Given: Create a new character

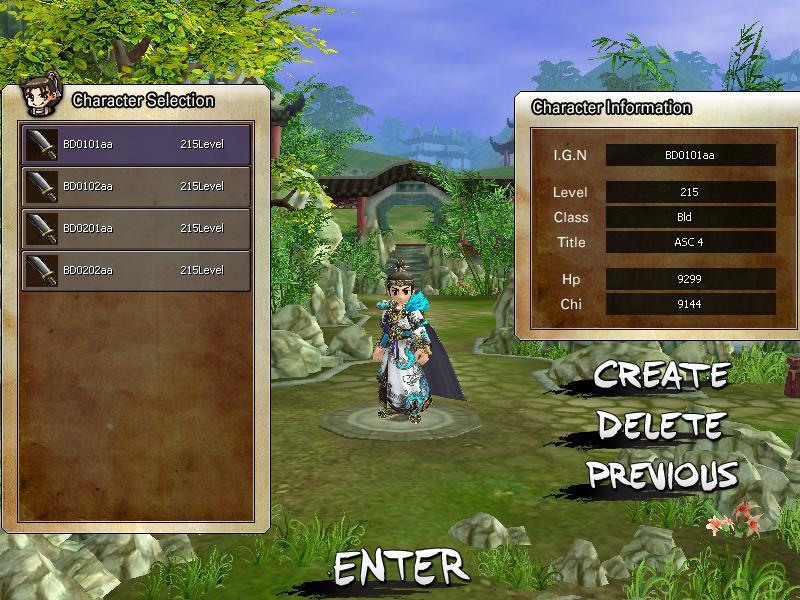Looking at the screenshot, I should tap(661, 375).
